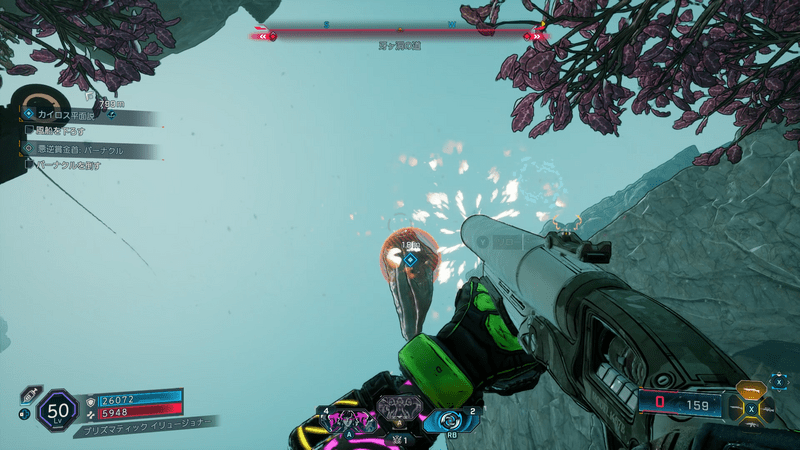Click the compass bar at the top

400,34
